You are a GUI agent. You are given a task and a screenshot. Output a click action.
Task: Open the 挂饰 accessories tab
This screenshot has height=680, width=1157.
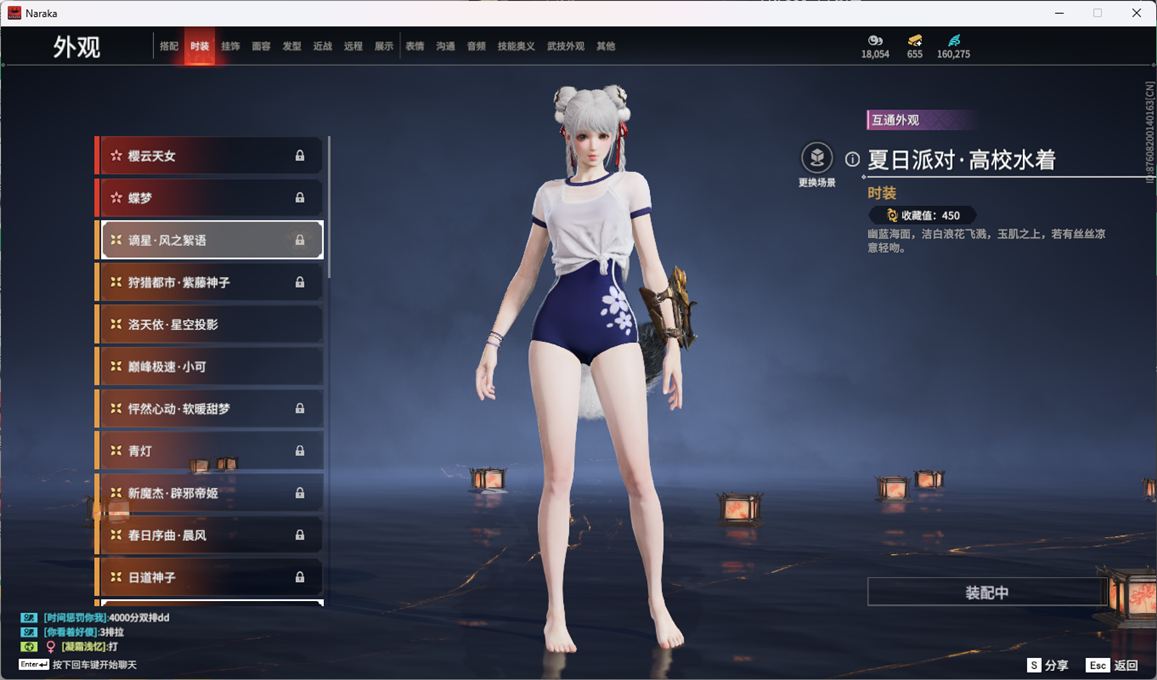pos(230,46)
